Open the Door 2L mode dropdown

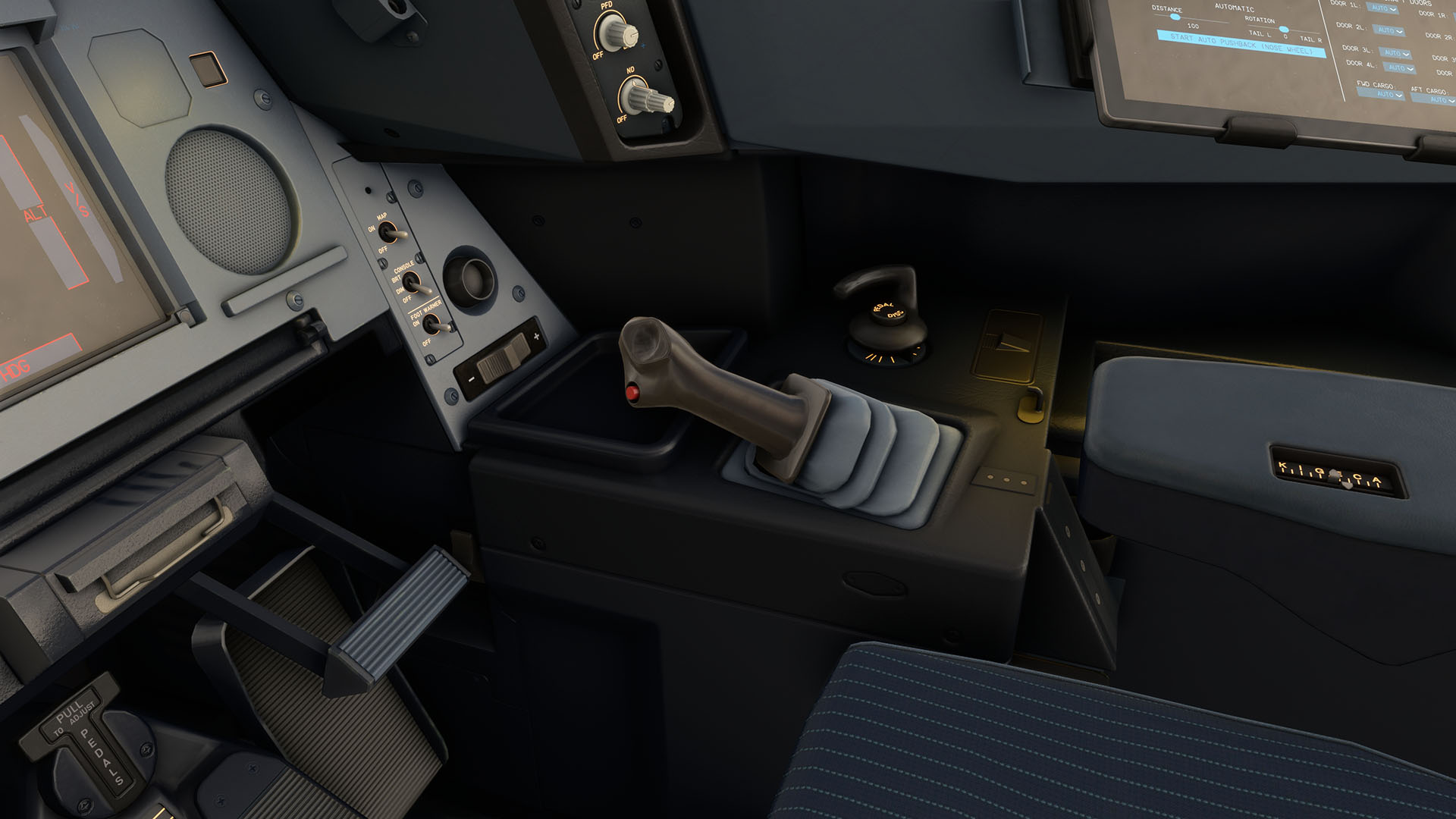pyautogui.click(x=1389, y=31)
